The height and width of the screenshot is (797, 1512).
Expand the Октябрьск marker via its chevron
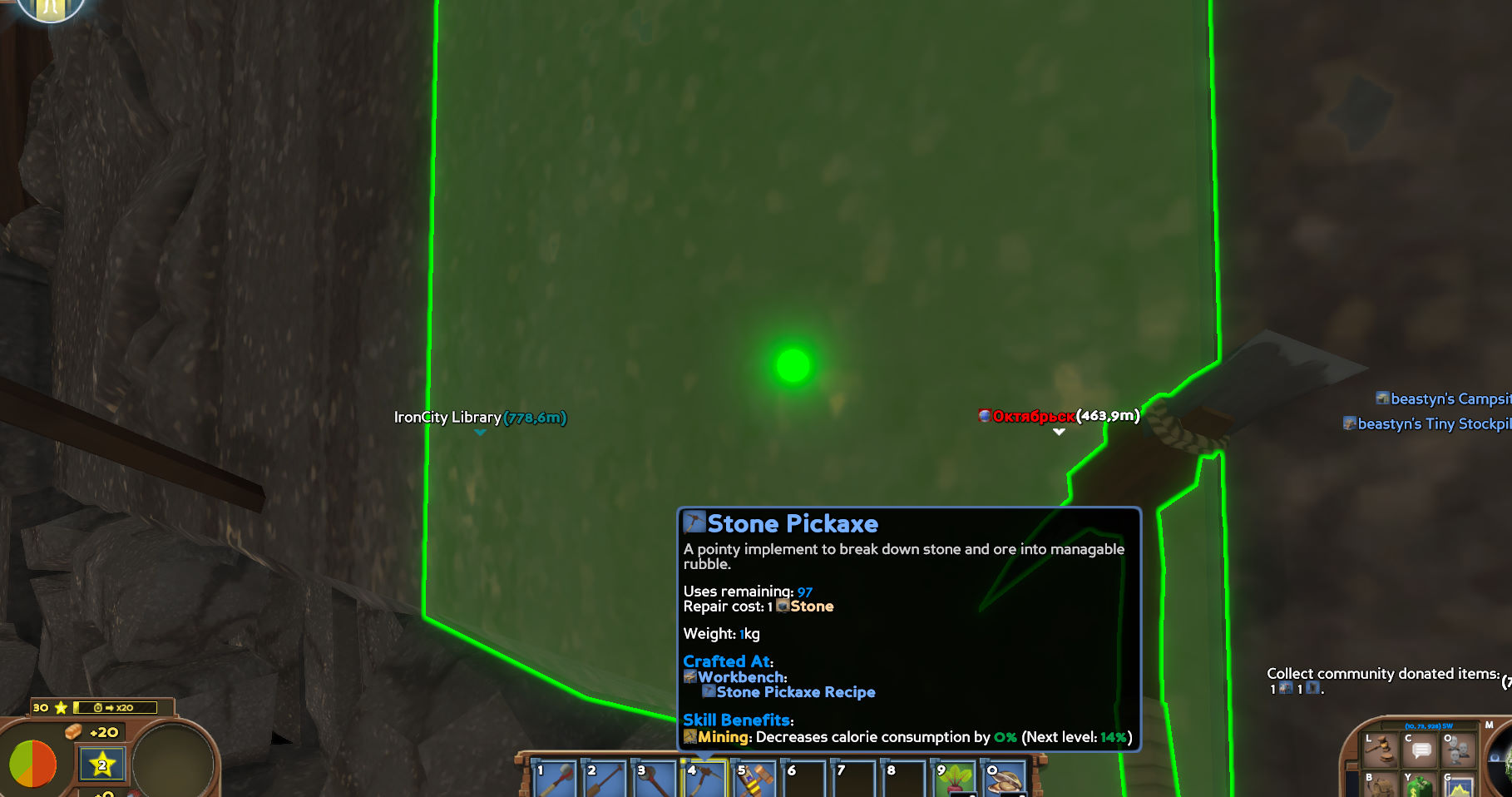click(x=1058, y=432)
